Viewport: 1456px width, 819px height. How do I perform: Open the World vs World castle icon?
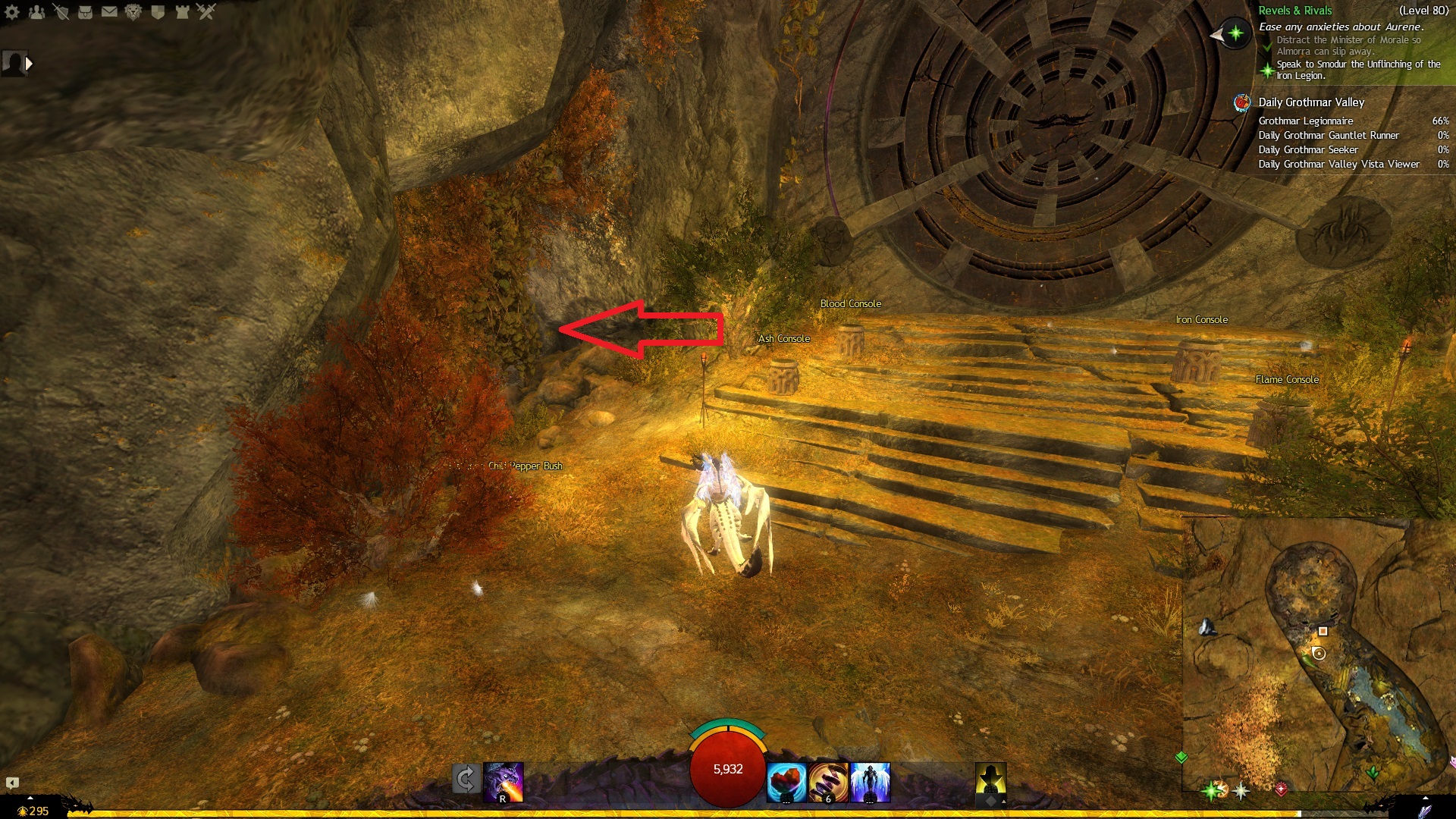[182, 12]
